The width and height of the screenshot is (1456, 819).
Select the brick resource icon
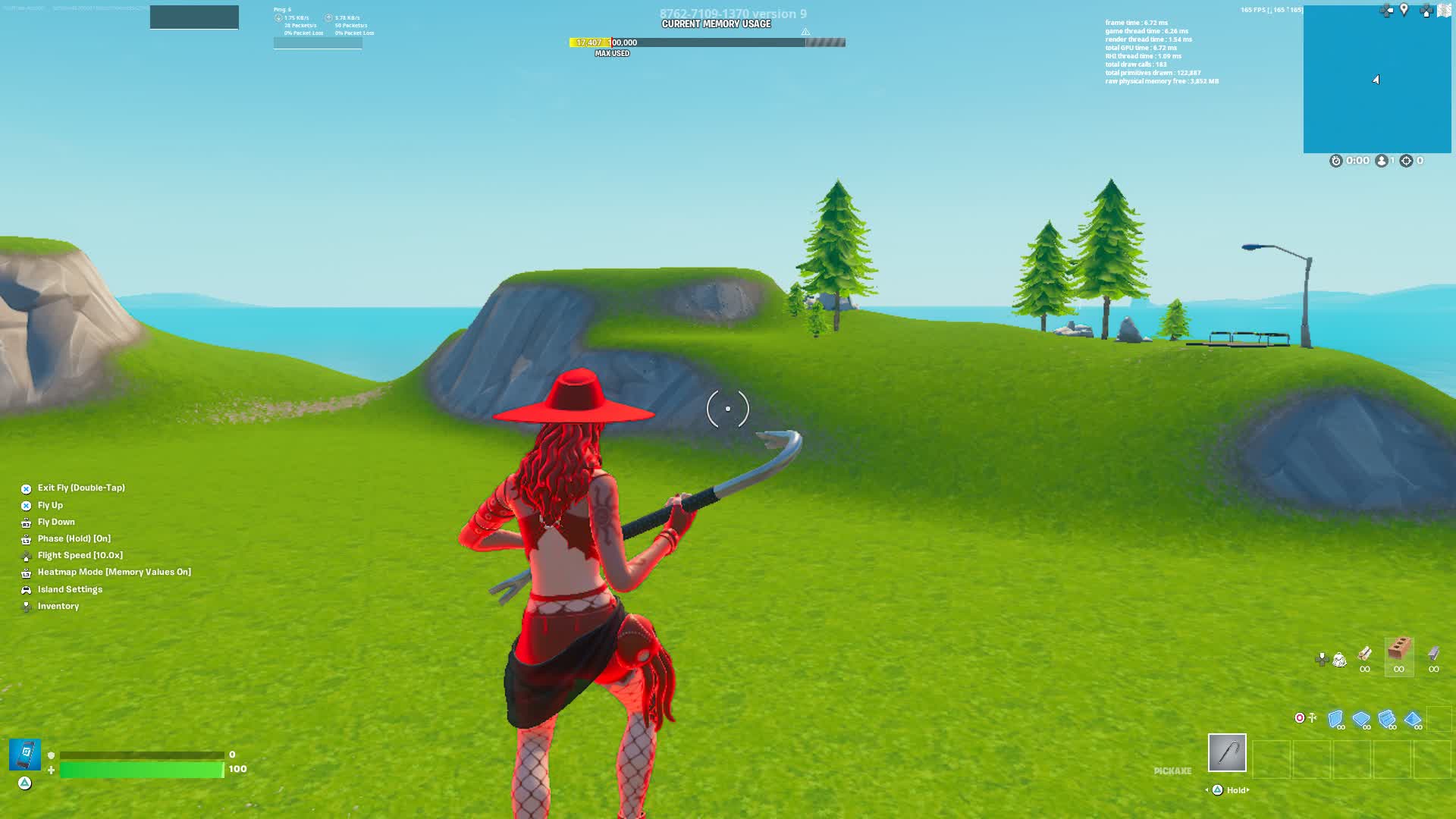1399,650
